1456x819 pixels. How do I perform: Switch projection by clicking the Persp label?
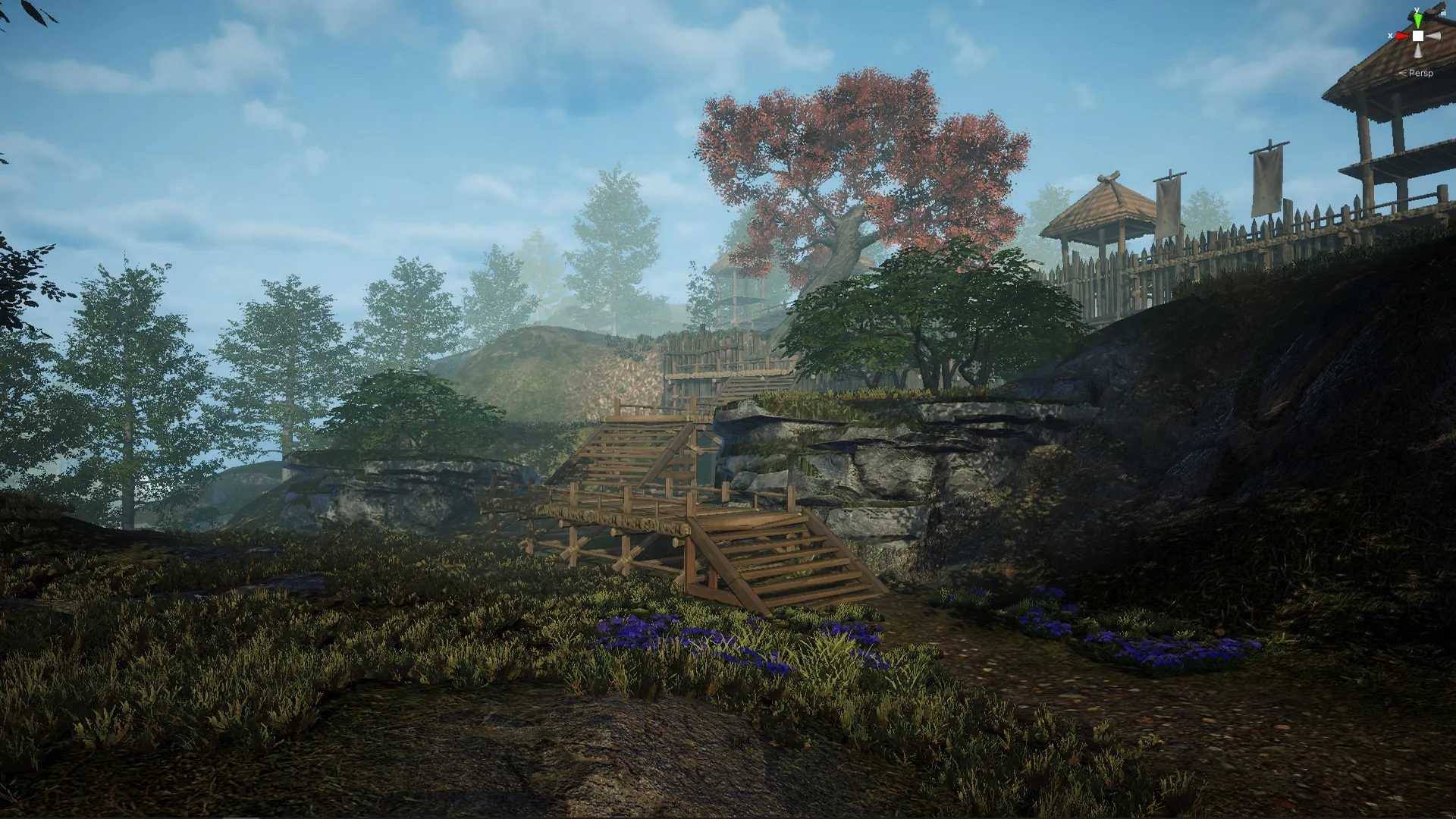[x=1421, y=73]
